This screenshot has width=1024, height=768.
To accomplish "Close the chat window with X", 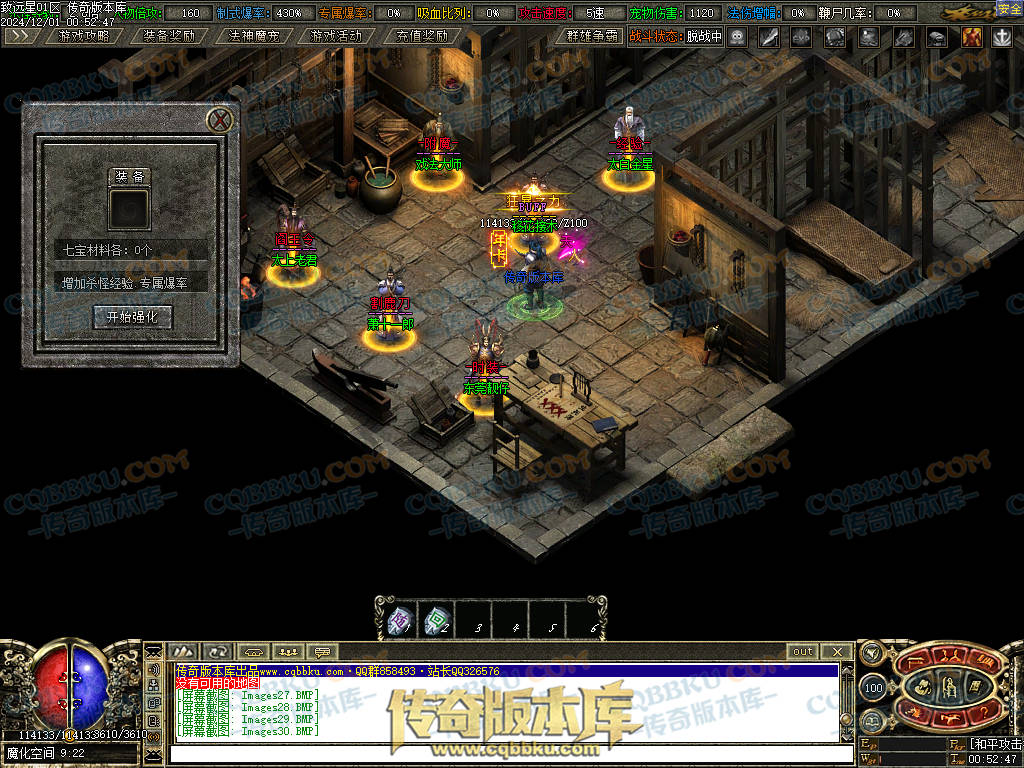I will (838, 652).
